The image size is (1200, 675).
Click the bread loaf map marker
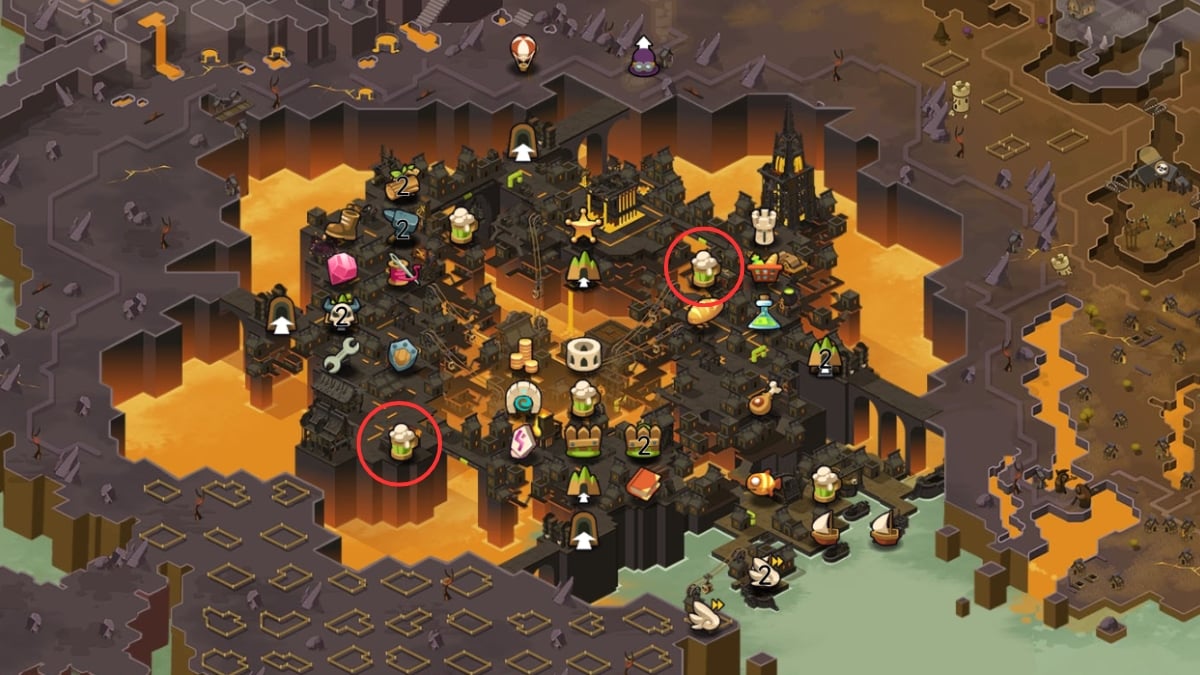pyautogui.click(x=703, y=311)
